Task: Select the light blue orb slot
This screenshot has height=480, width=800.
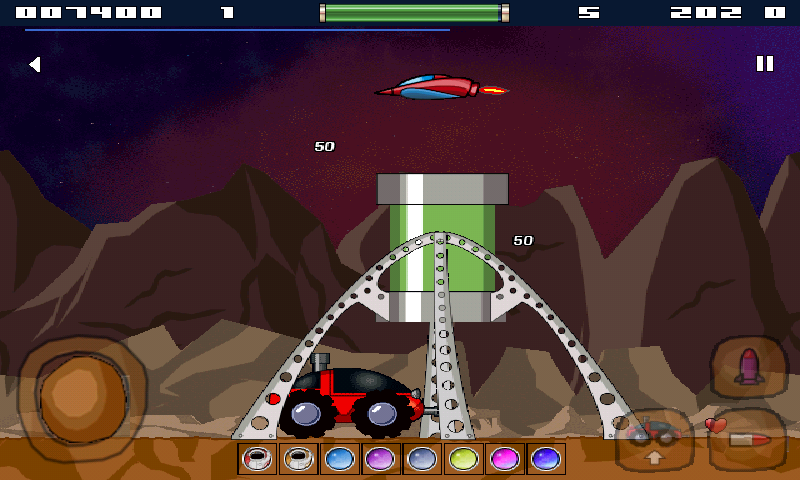Action: 339,459
